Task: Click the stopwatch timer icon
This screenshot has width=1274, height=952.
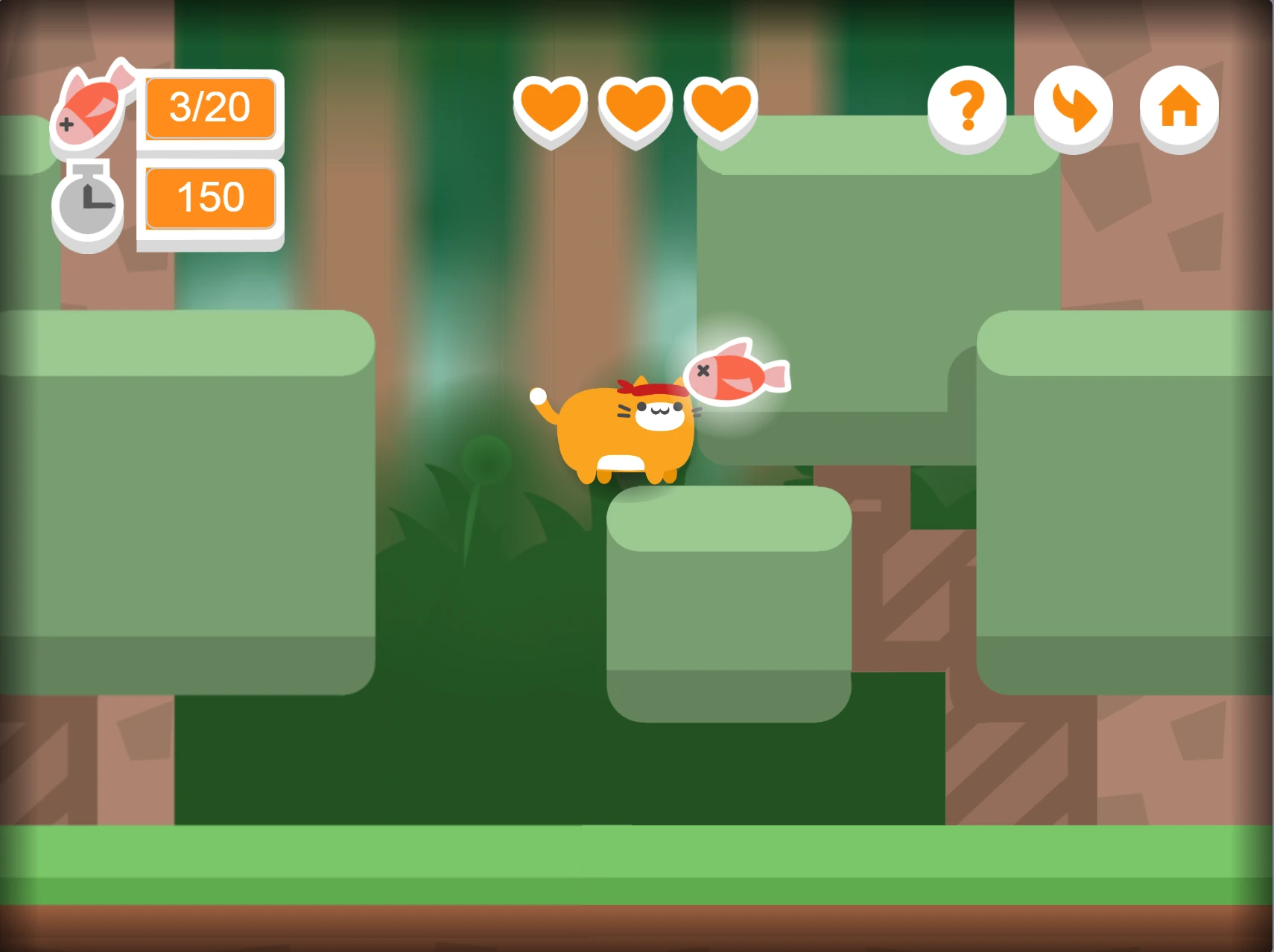Action: pos(86,205)
